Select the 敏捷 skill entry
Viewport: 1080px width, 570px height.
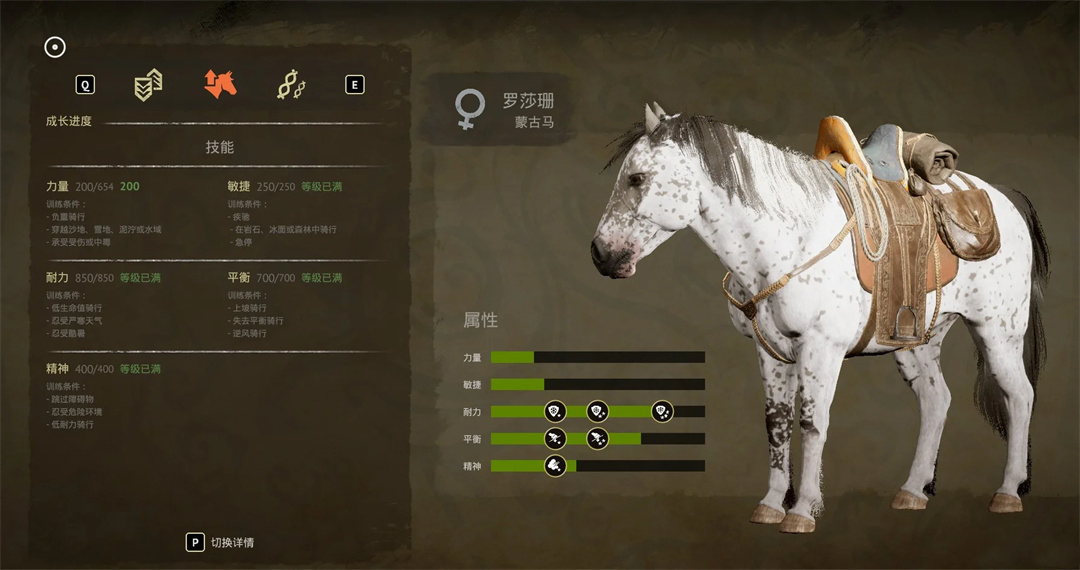(x=239, y=186)
